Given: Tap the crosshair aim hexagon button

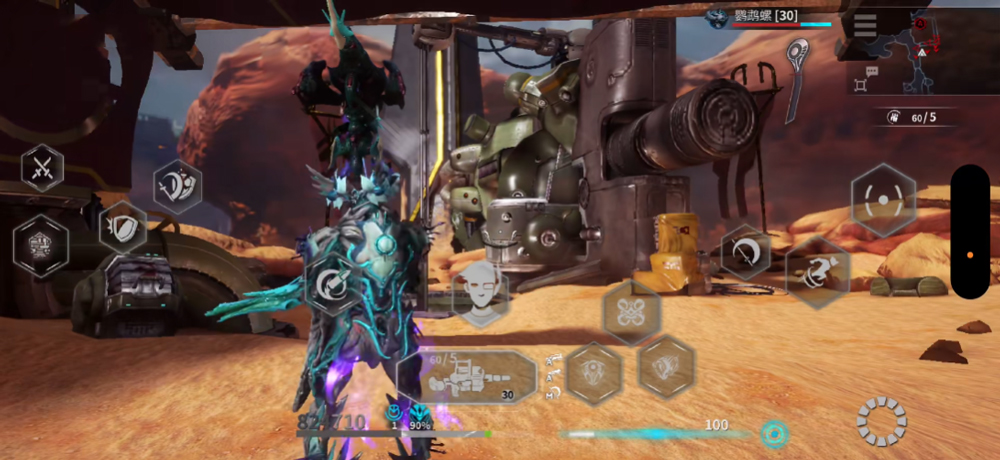Looking at the screenshot, I should click(883, 200).
